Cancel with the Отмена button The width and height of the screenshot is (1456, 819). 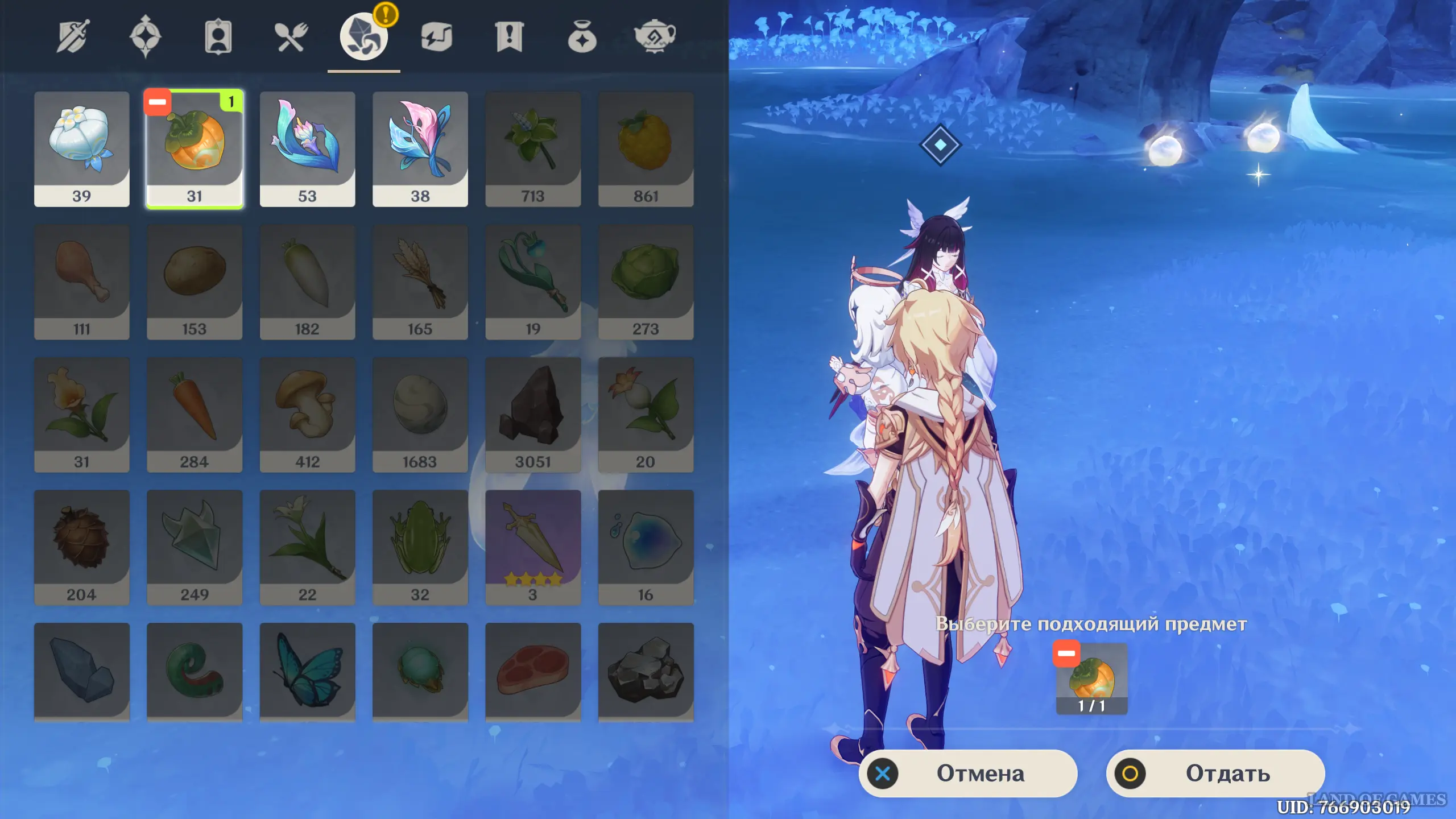point(967,773)
